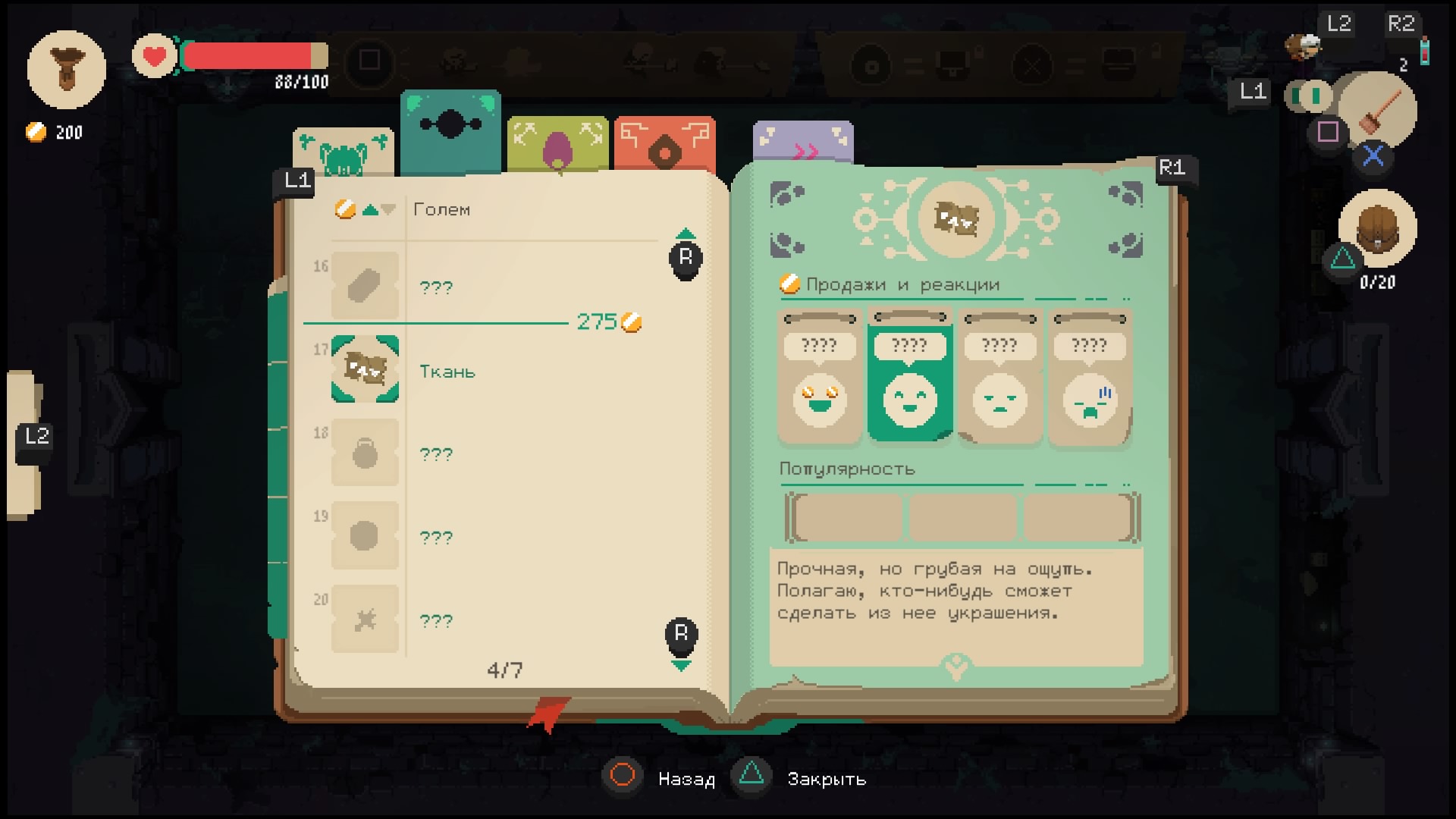Viewport: 1456px width, 819px height.
Task: Select the ecstatic coin-eyed reaction card
Action: point(820,377)
